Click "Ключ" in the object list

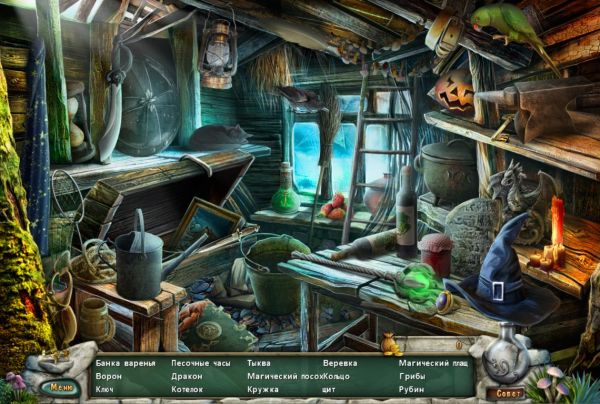coord(106,389)
